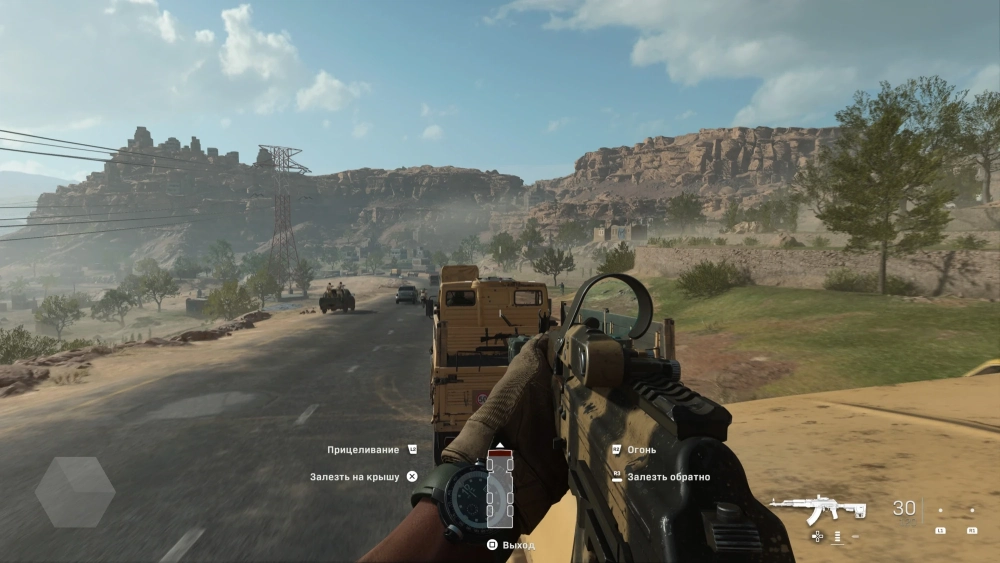Image resolution: width=1000 pixels, height=563 pixels.
Task: Click the "Выход" vehicle exit label
Action: [x=518, y=545]
